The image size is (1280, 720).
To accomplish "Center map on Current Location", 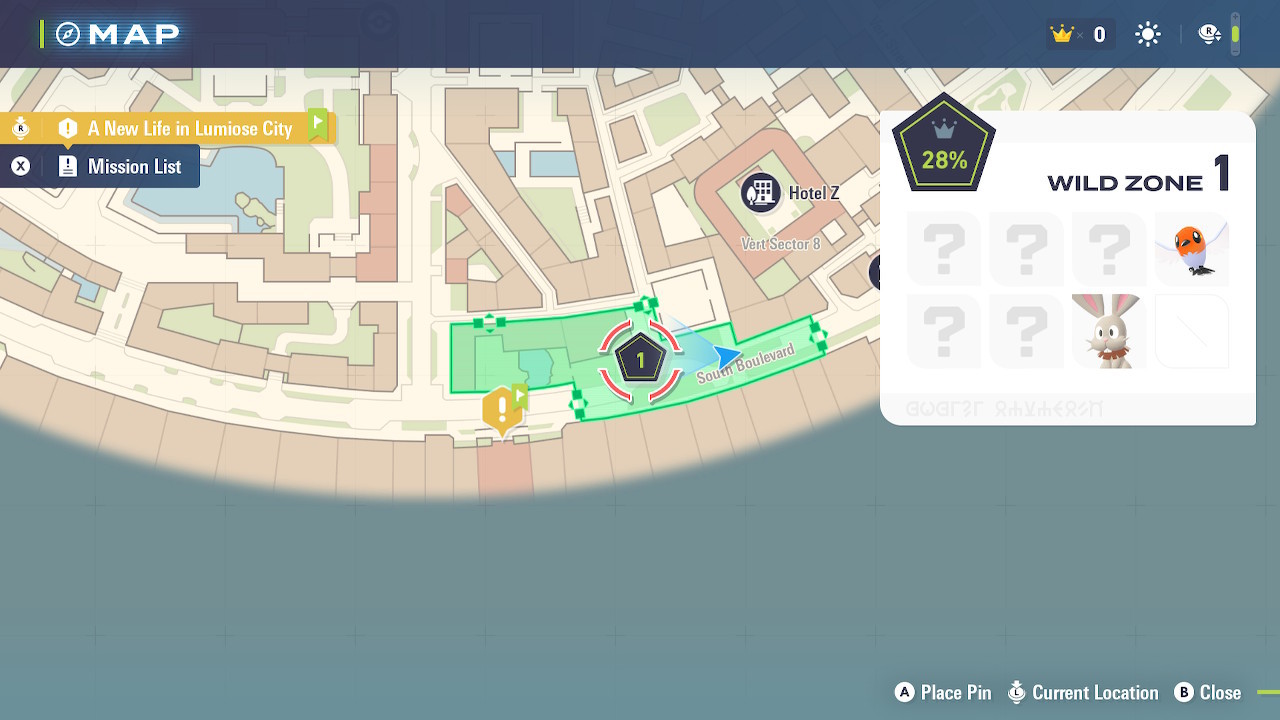I will pyautogui.click(x=1083, y=693).
